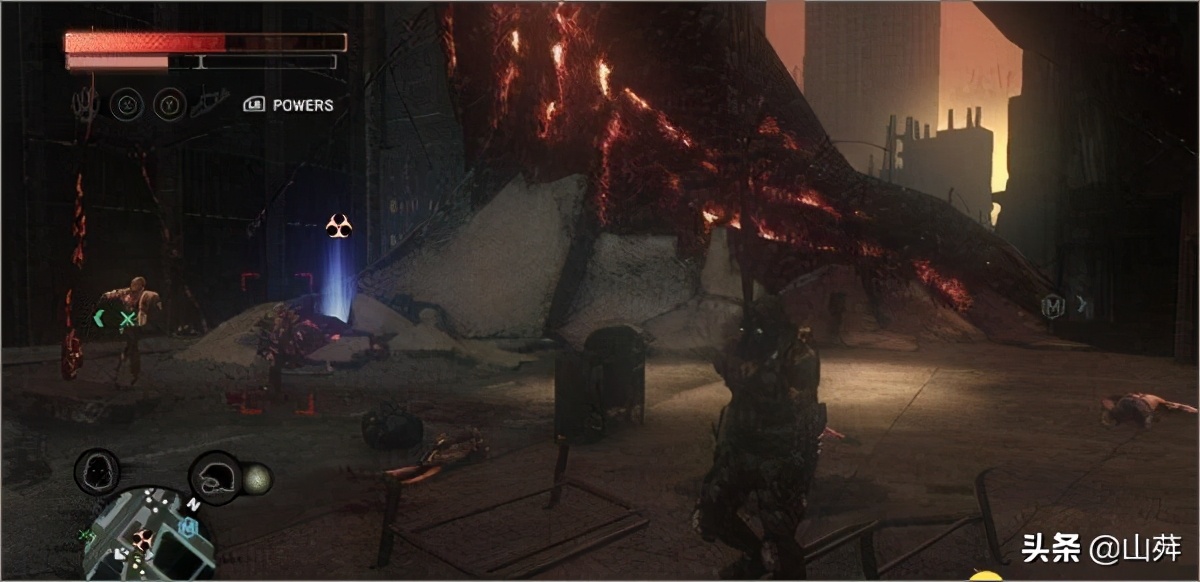Click the M mission waypoint marker

[1052, 305]
